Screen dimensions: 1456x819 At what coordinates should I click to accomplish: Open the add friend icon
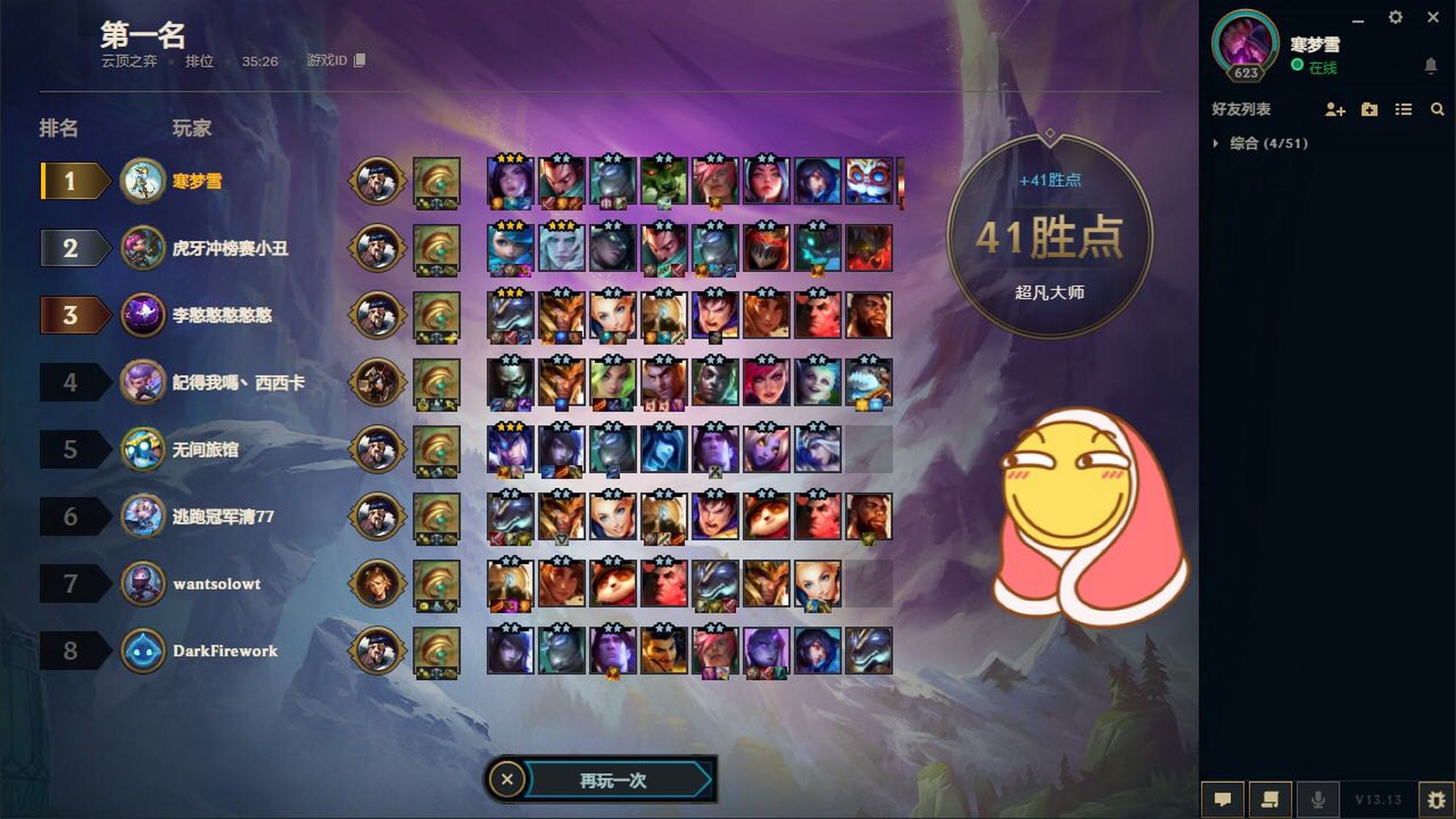click(1334, 110)
